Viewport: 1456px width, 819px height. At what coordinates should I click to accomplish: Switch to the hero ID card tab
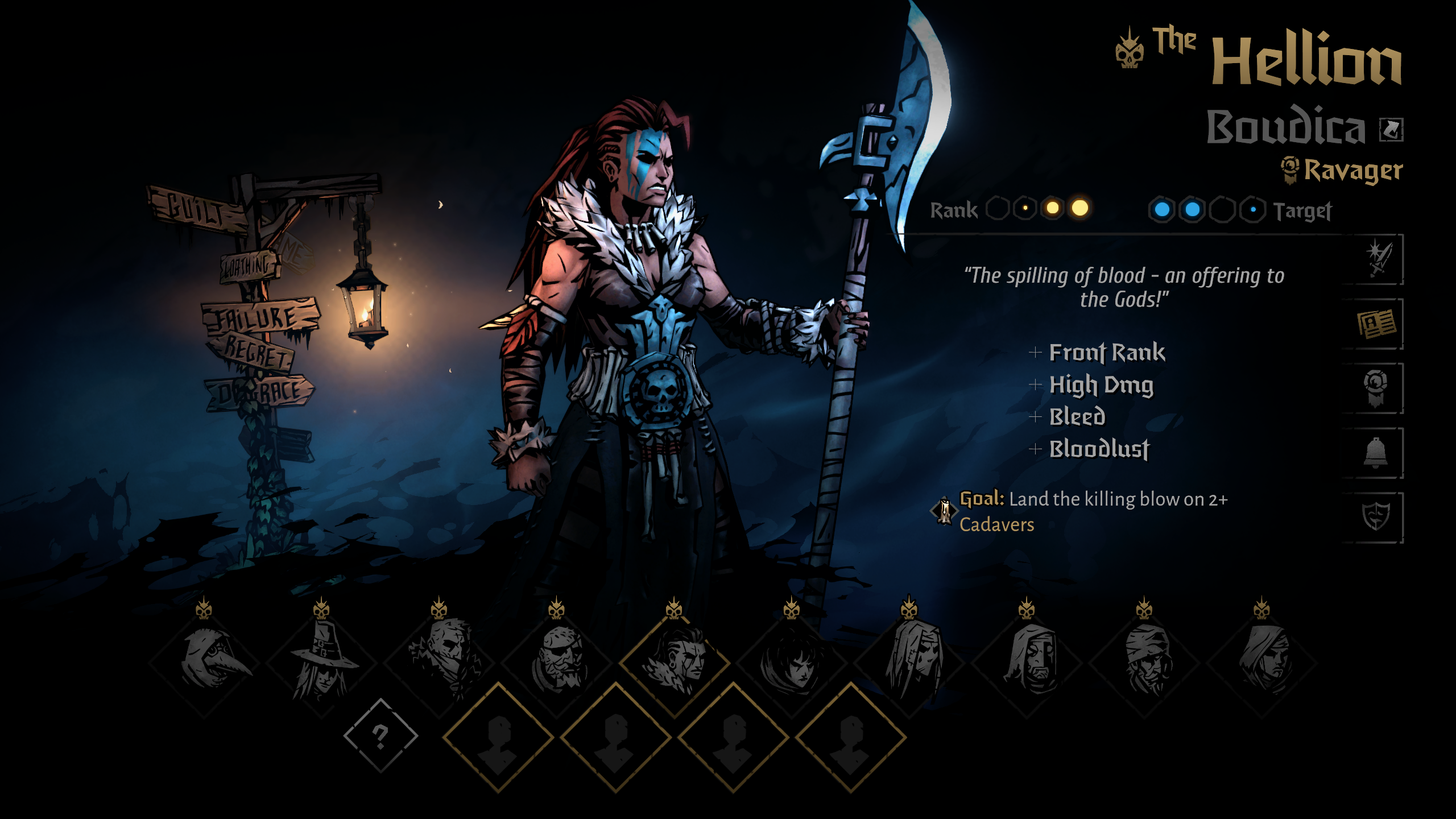tap(1376, 324)
